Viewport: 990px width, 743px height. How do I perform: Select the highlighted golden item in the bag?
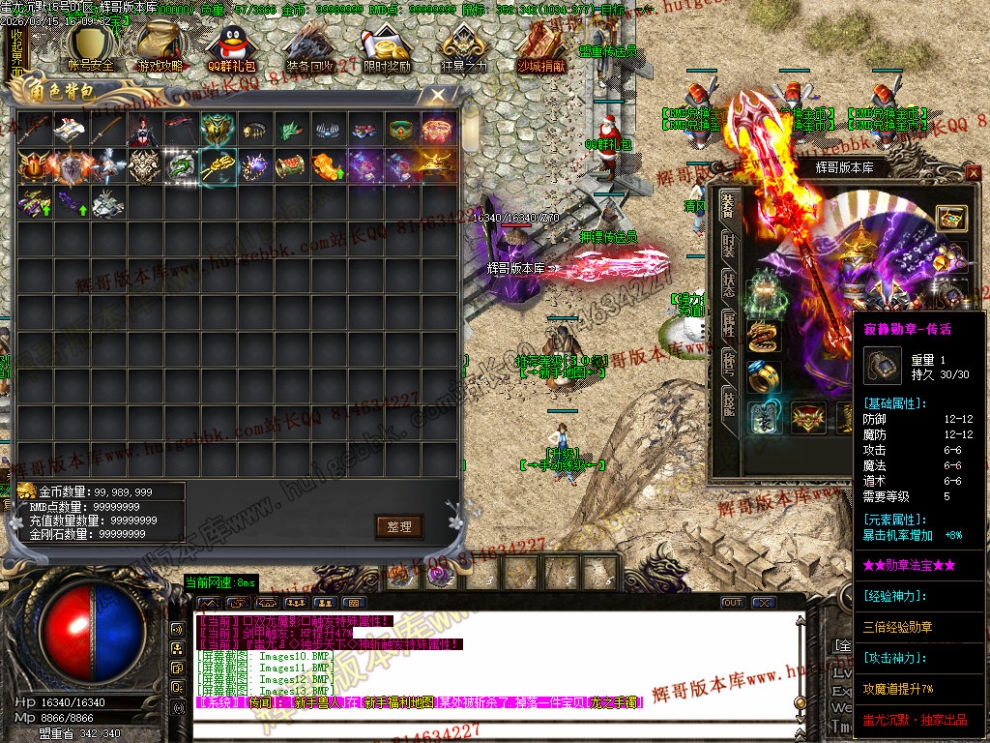[x=218, y=166]
